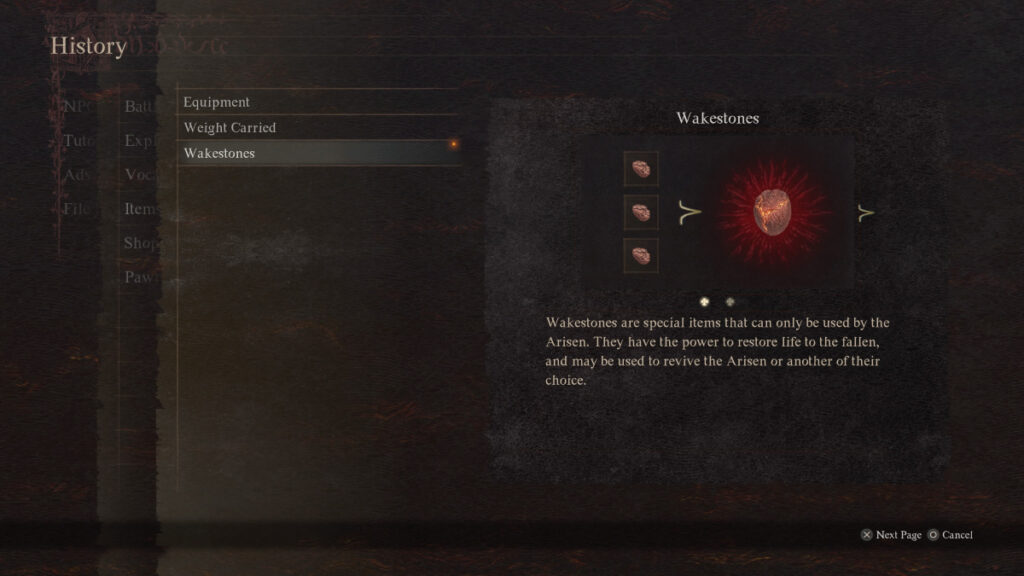The image size is (1024, 576).
Task: Choose the Wakestones list entry
Action: pos(220,153)
